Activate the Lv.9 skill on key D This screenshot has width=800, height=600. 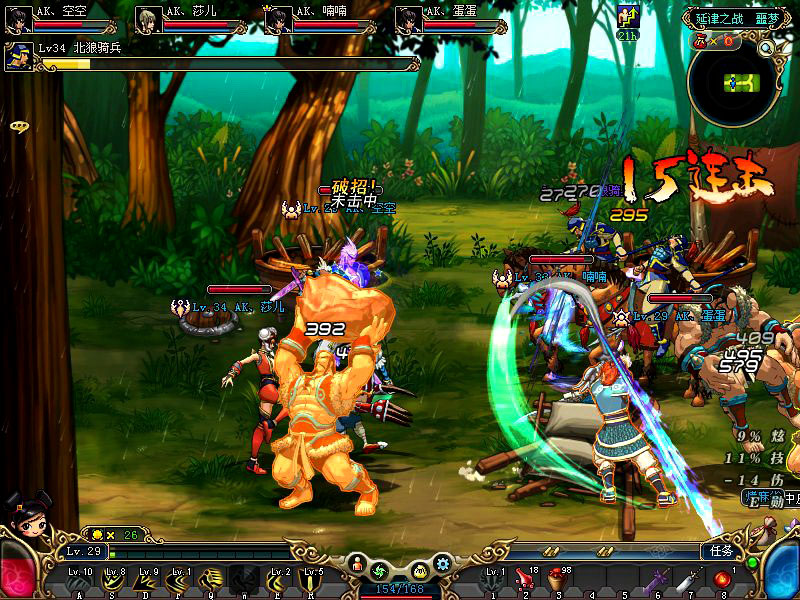tap(146, 581)
